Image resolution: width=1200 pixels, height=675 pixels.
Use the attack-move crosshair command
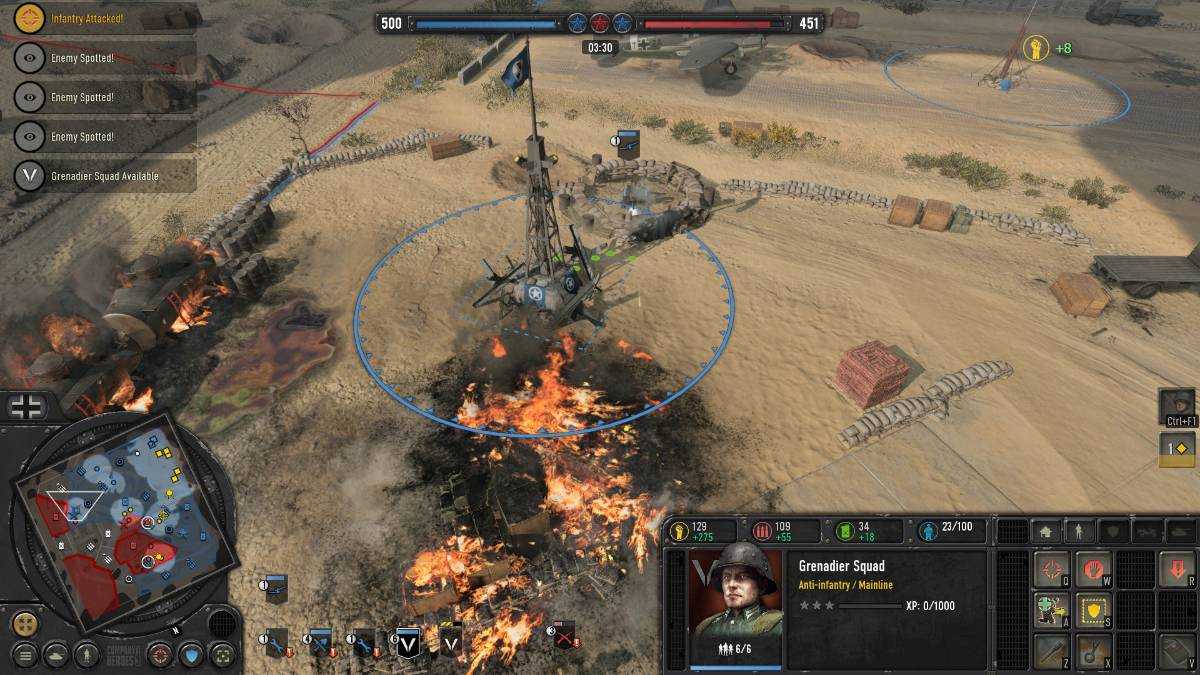tap(1052, 570)
